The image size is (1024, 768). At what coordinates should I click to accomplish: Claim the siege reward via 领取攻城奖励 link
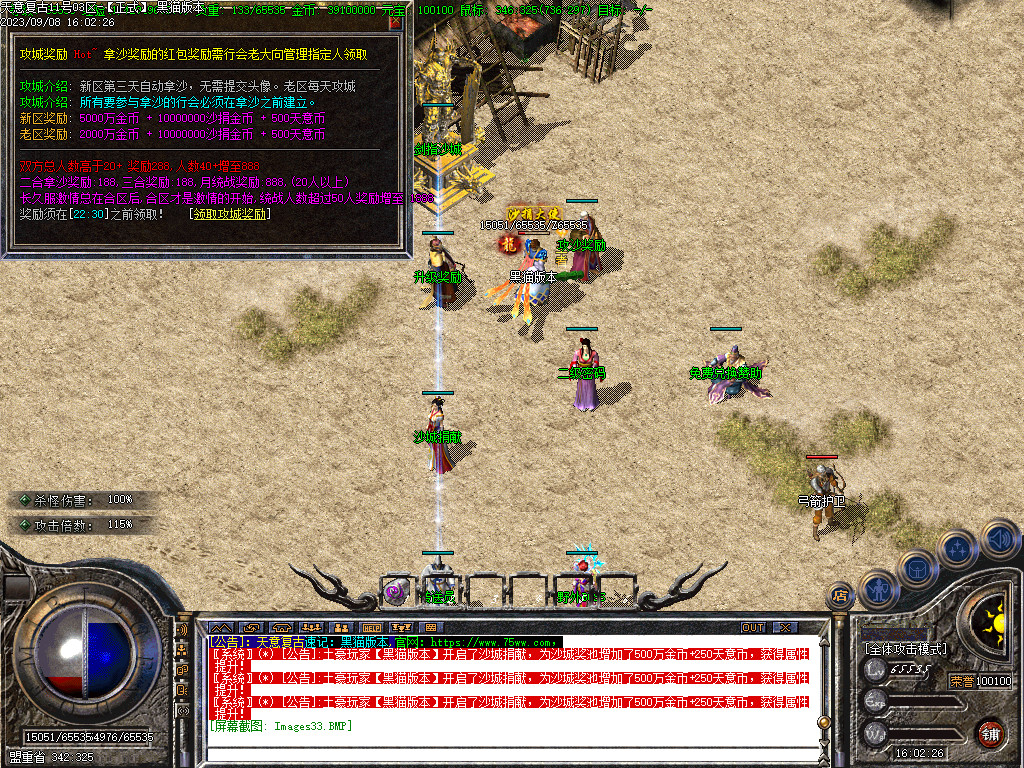[x=230, y=213]
